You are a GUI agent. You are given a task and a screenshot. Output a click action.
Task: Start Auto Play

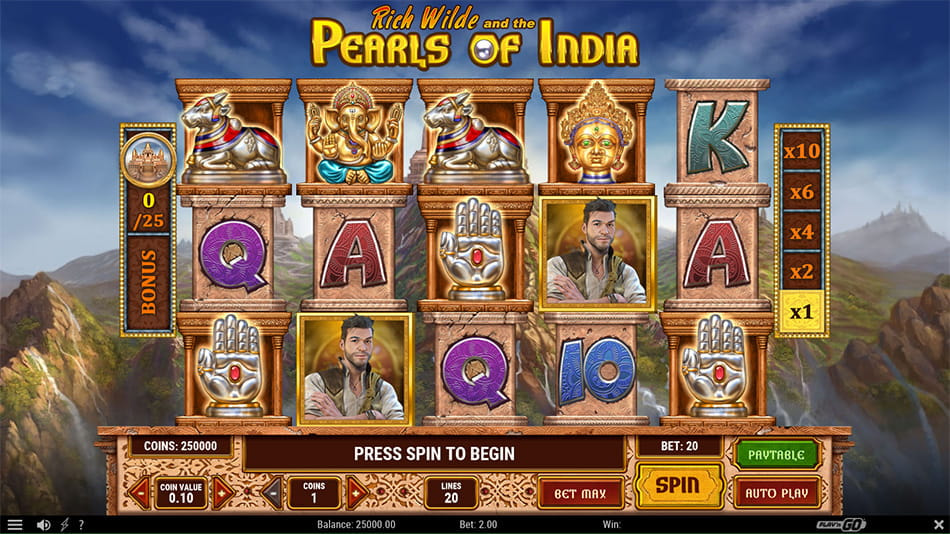point(777,492)
